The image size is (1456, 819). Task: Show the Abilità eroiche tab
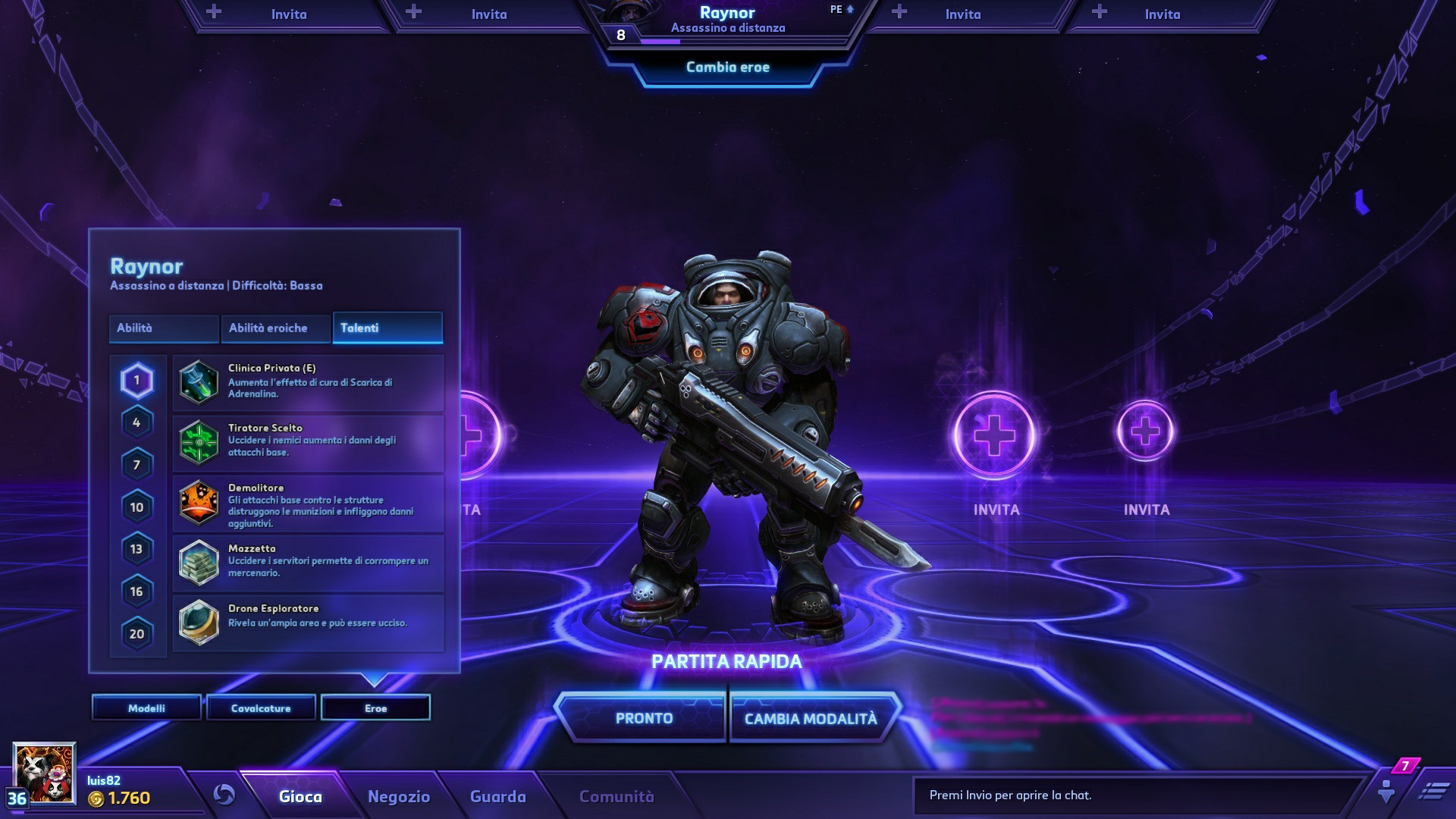click(x=275, y=328)
